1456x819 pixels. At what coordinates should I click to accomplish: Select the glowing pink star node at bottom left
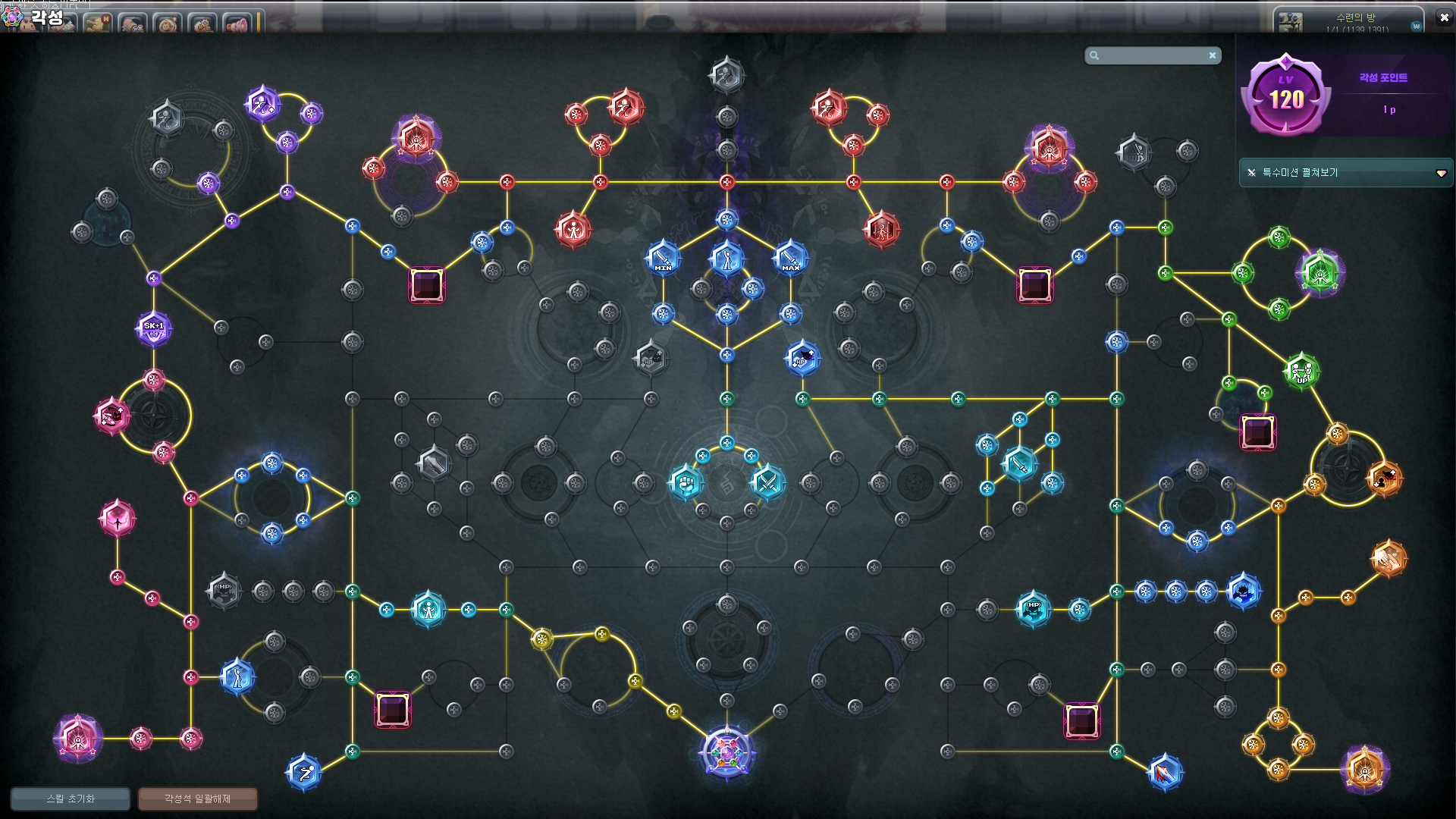click(x=77, y=738)
